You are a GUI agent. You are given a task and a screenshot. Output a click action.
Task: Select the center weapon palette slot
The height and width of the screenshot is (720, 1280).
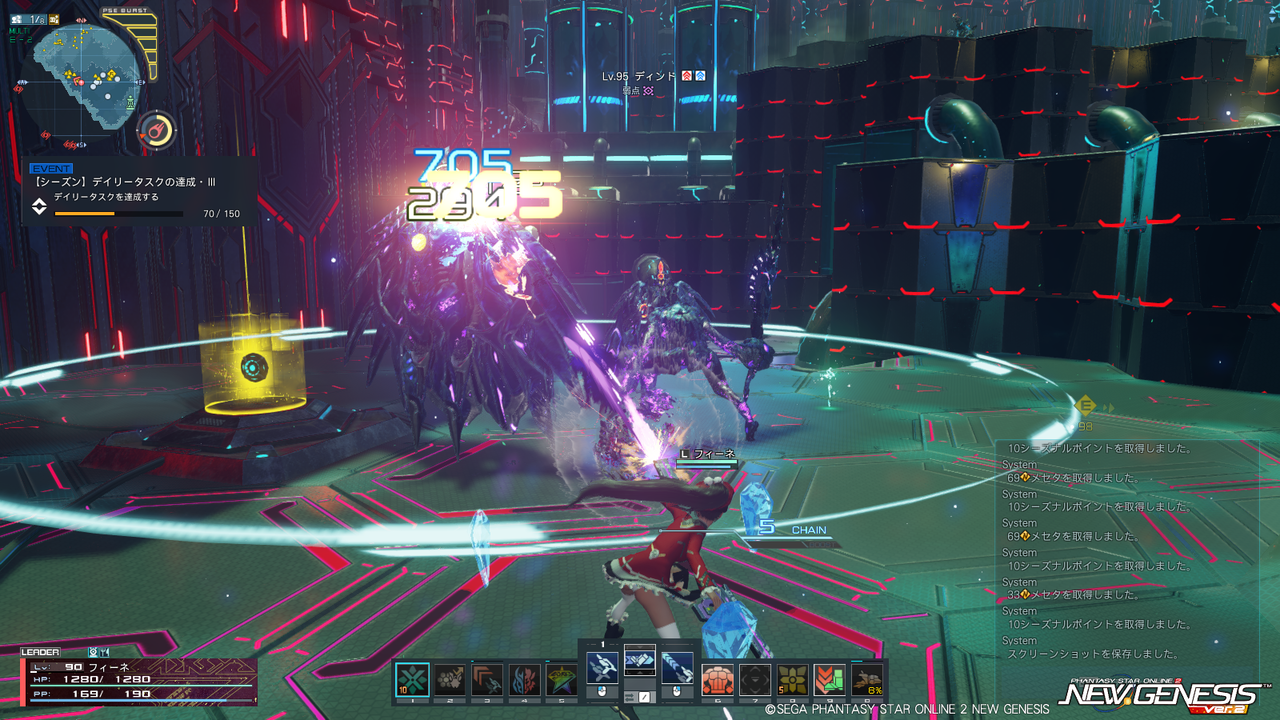(640, 661)
